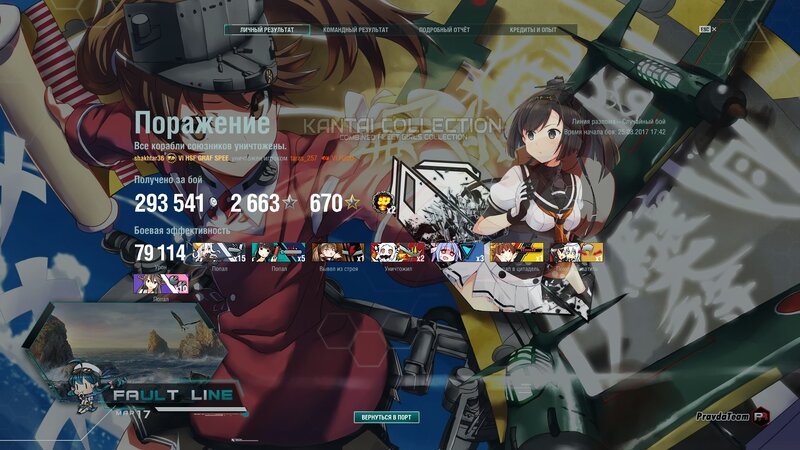Click the Вернуться в порт button
Image resolution: width=800 pixels, height=450 pixels.
pos(386,417)
